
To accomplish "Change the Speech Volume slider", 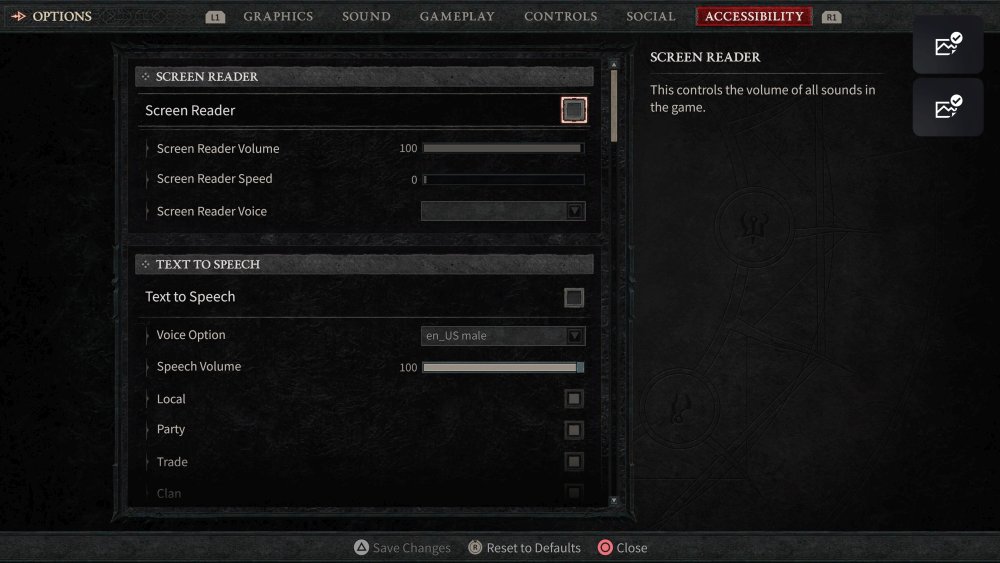I will 502,367.
